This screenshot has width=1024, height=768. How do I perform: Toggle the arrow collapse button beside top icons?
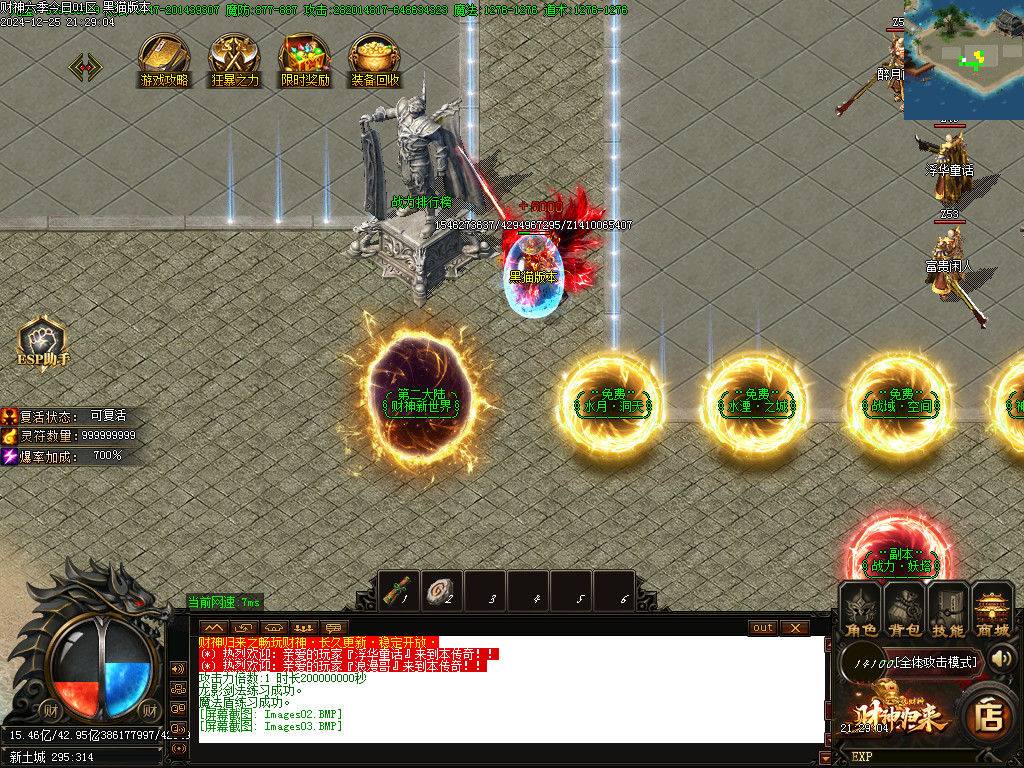tap(85, 67)
